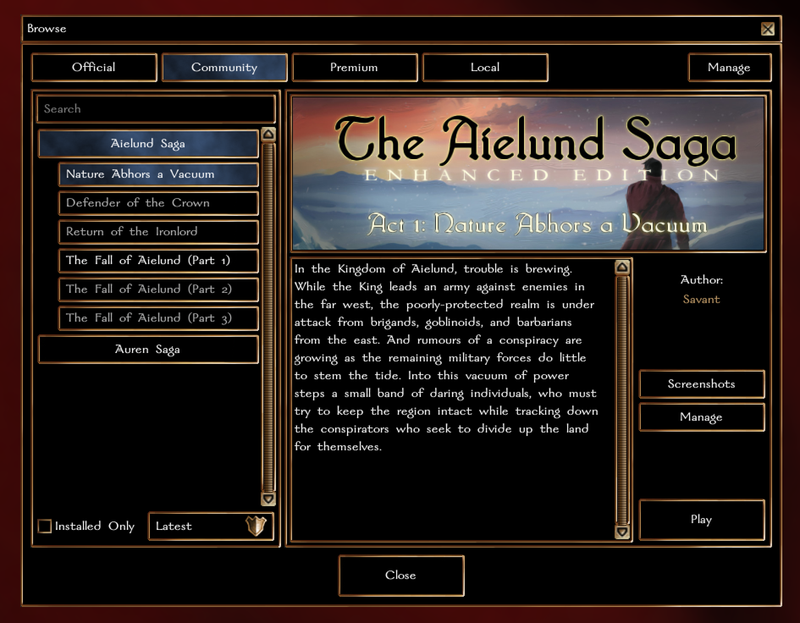Click the top-right Manage button
800x623 pixels.
(x=729, y=68)
